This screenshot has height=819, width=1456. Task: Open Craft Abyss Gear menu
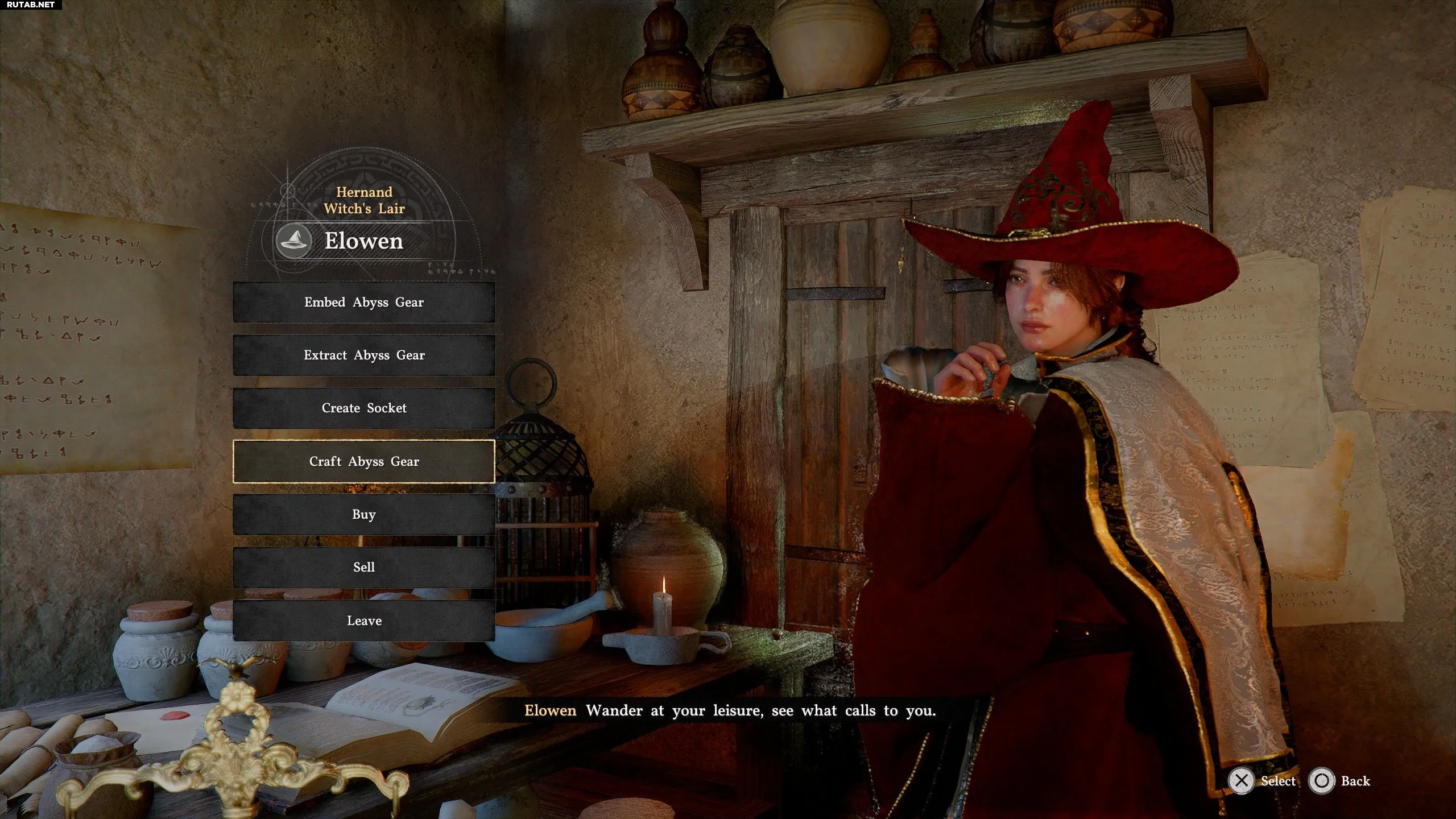click(364, 461)
